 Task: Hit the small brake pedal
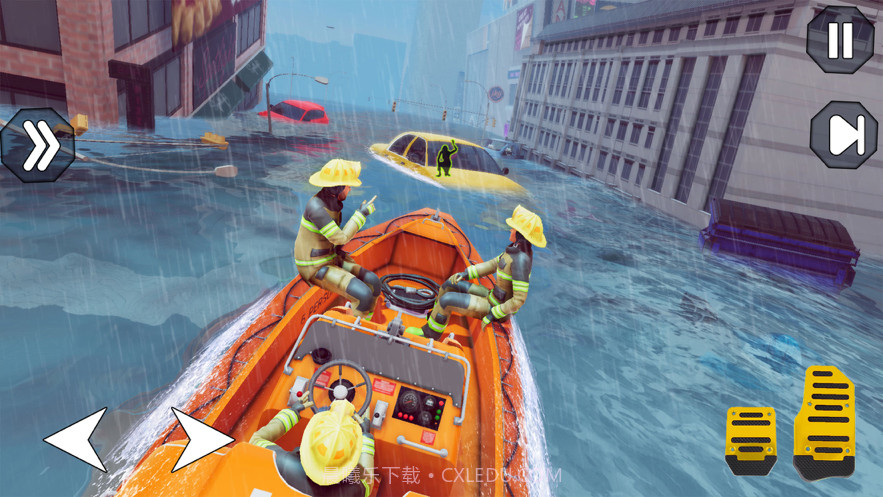coord(749,439)
